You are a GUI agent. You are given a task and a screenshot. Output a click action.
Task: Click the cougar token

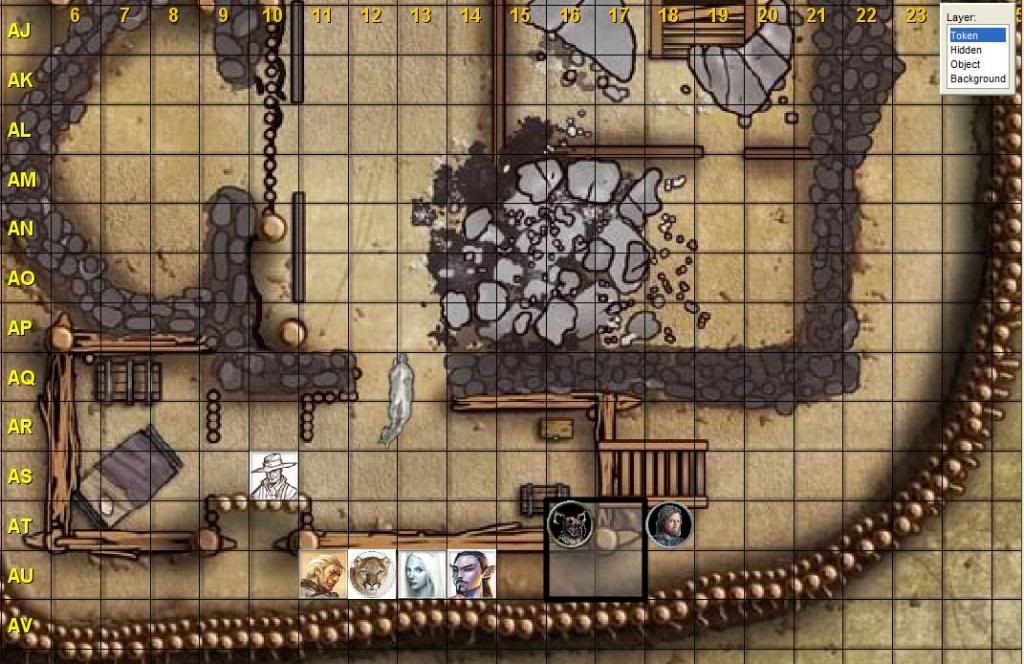click(372, 574)
